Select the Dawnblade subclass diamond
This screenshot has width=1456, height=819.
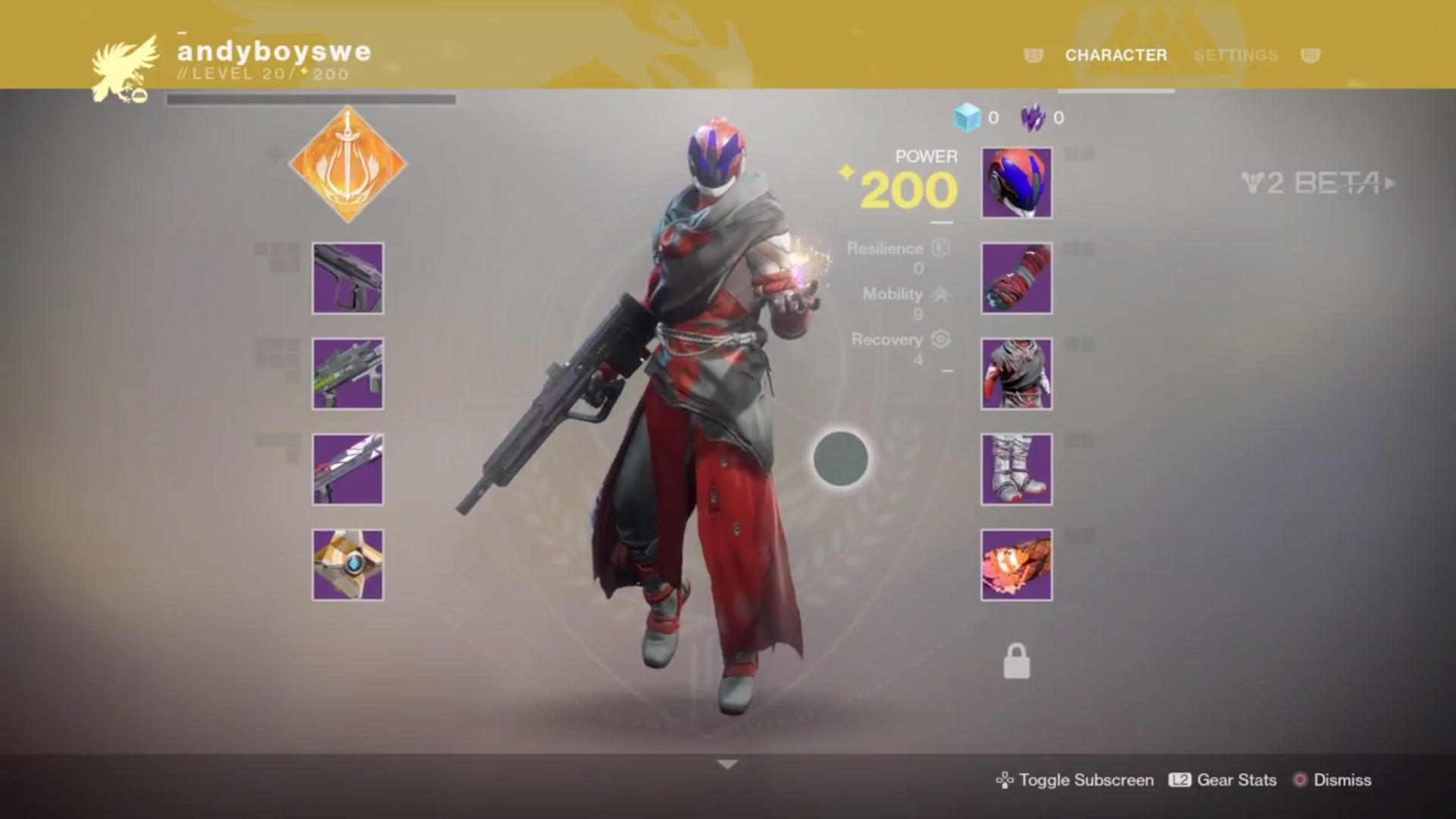pyautogui.click(x=348, y=165)
